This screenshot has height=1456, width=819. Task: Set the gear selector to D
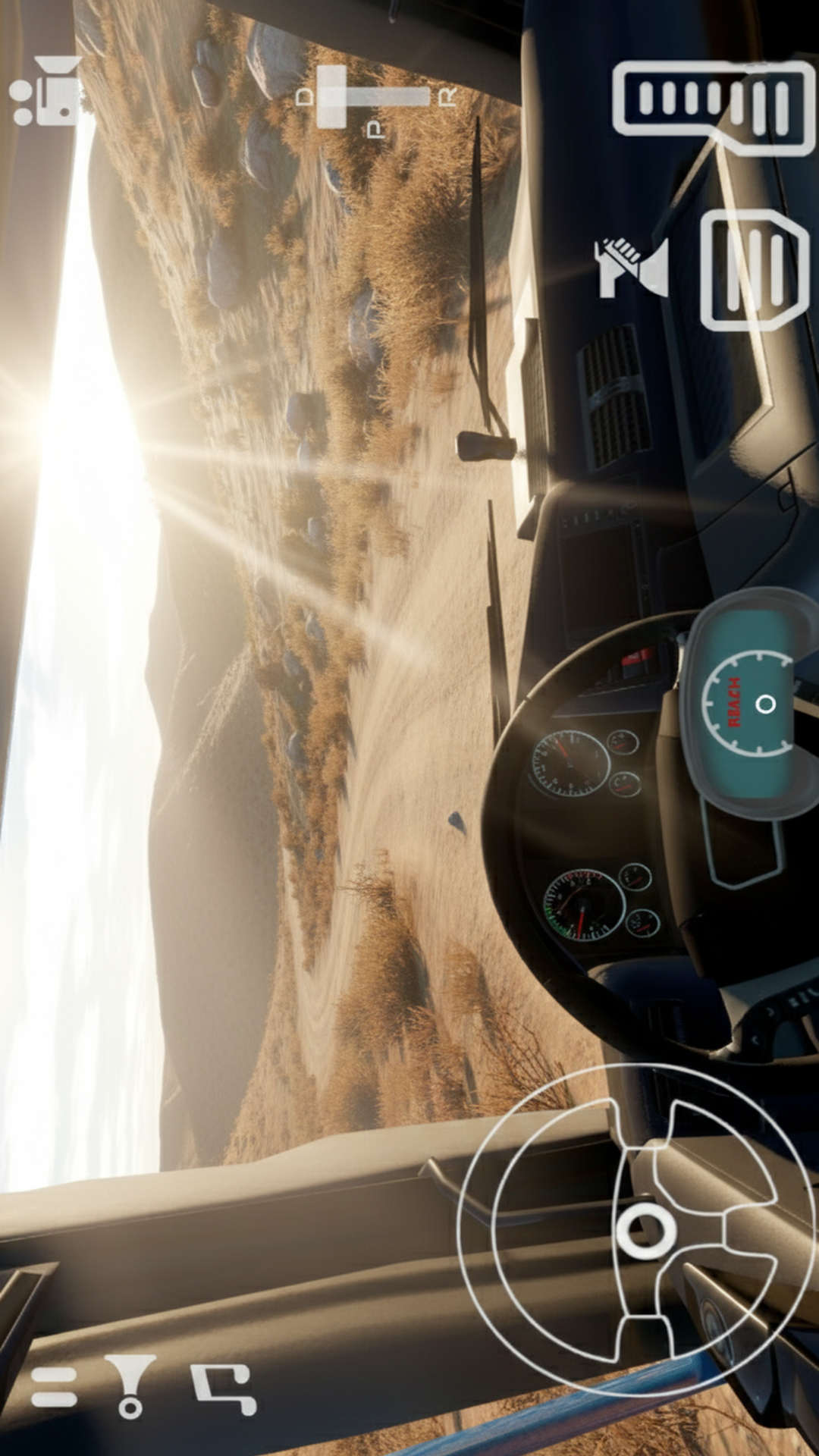pos(305,96)
